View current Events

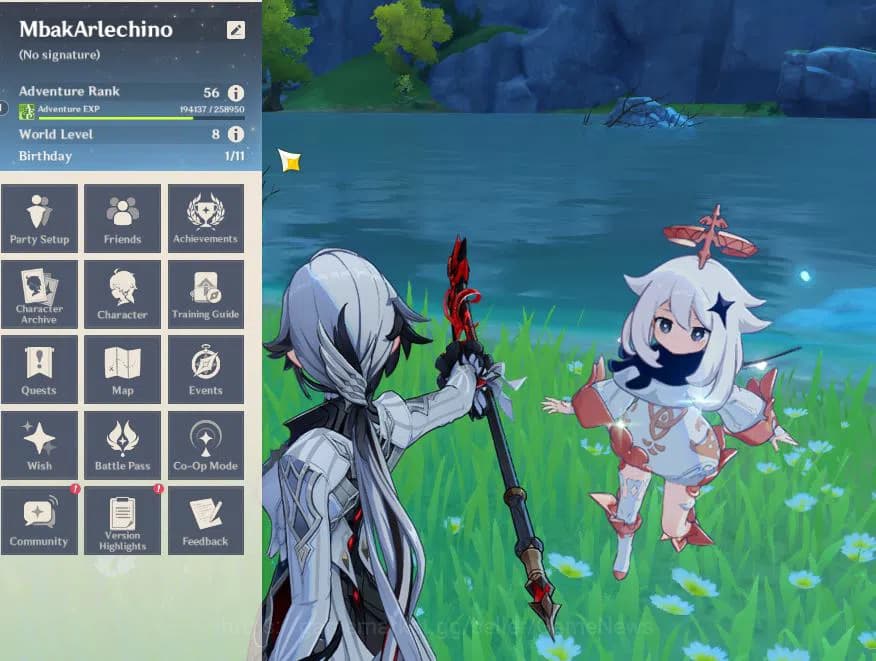point(205,369)
